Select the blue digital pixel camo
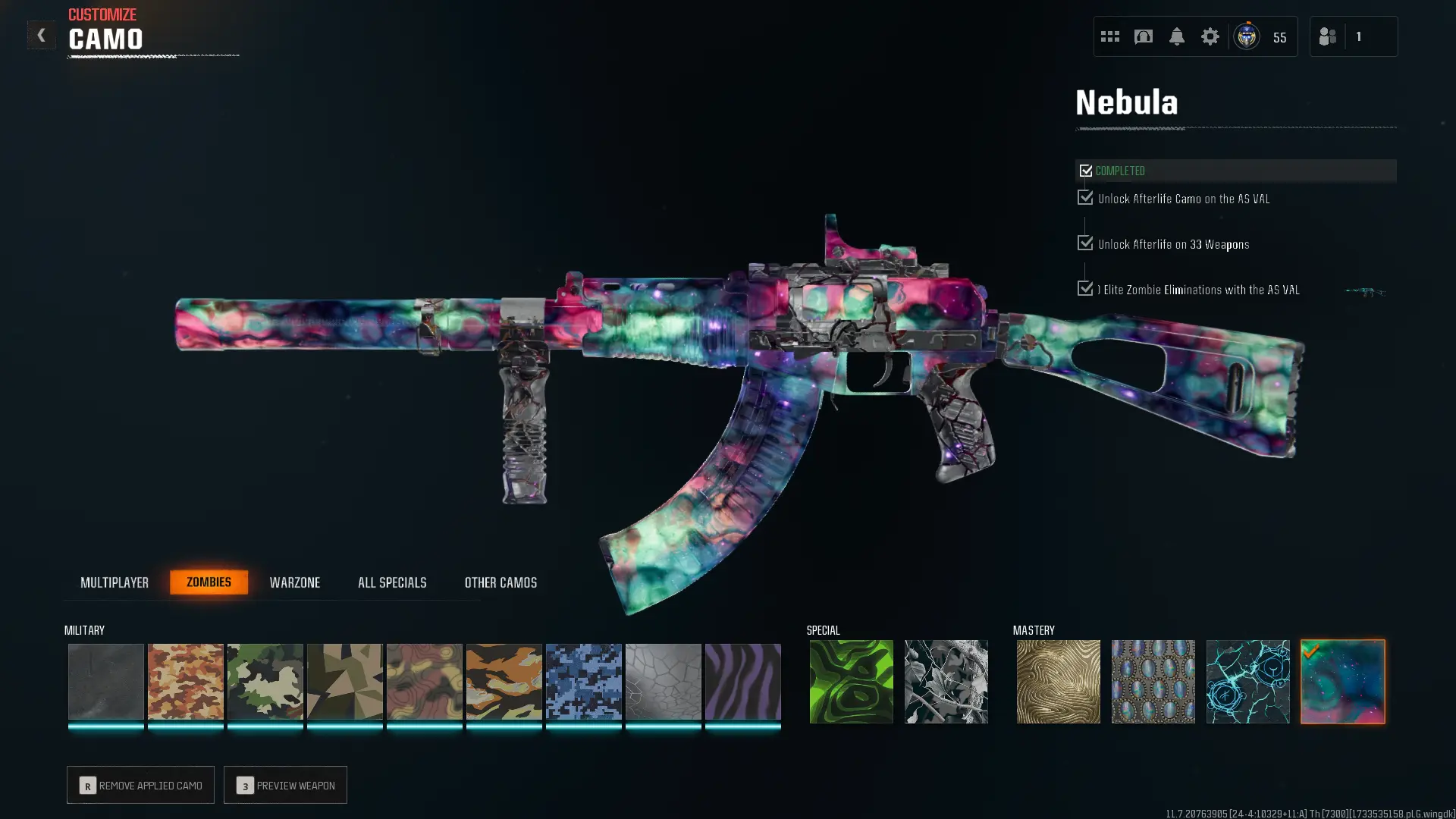 pyautogui.click(x=584, y=681)
